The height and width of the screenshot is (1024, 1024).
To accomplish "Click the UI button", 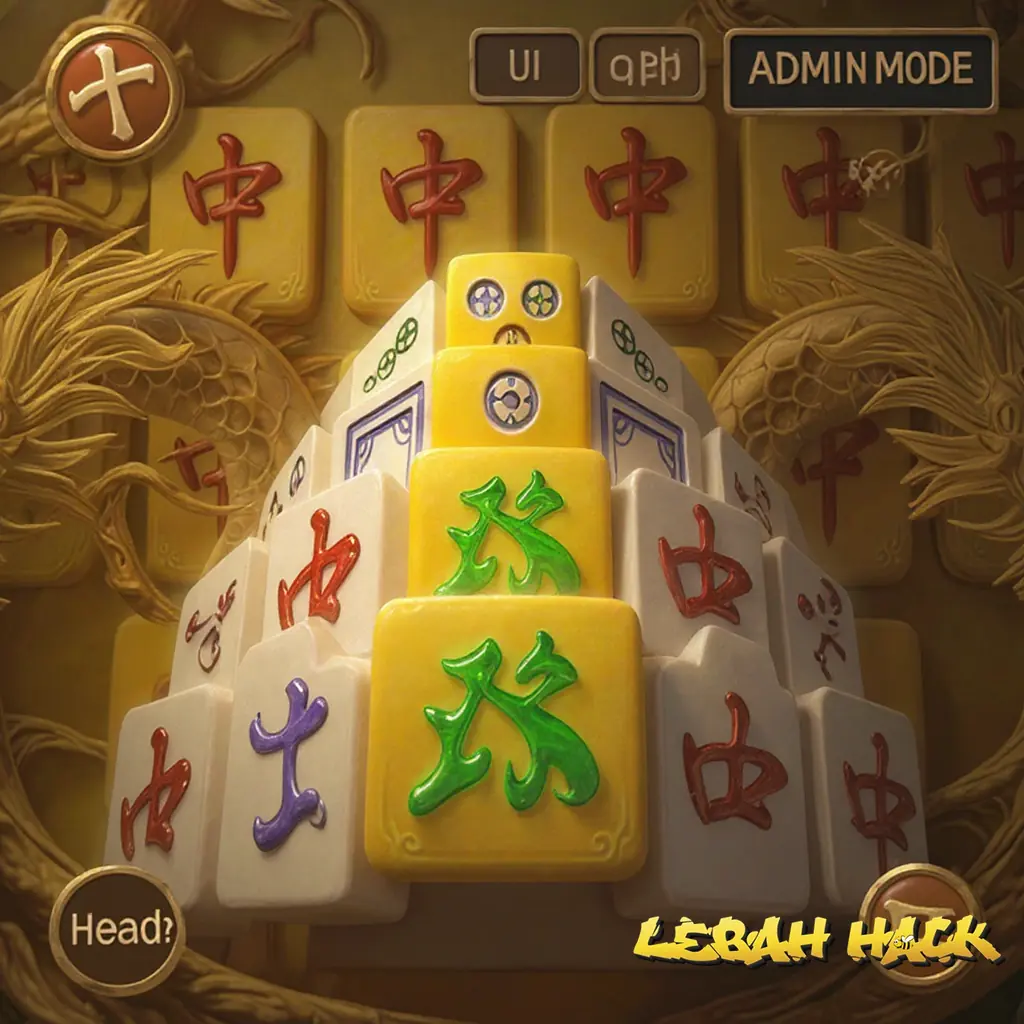I will click(525, 66).
